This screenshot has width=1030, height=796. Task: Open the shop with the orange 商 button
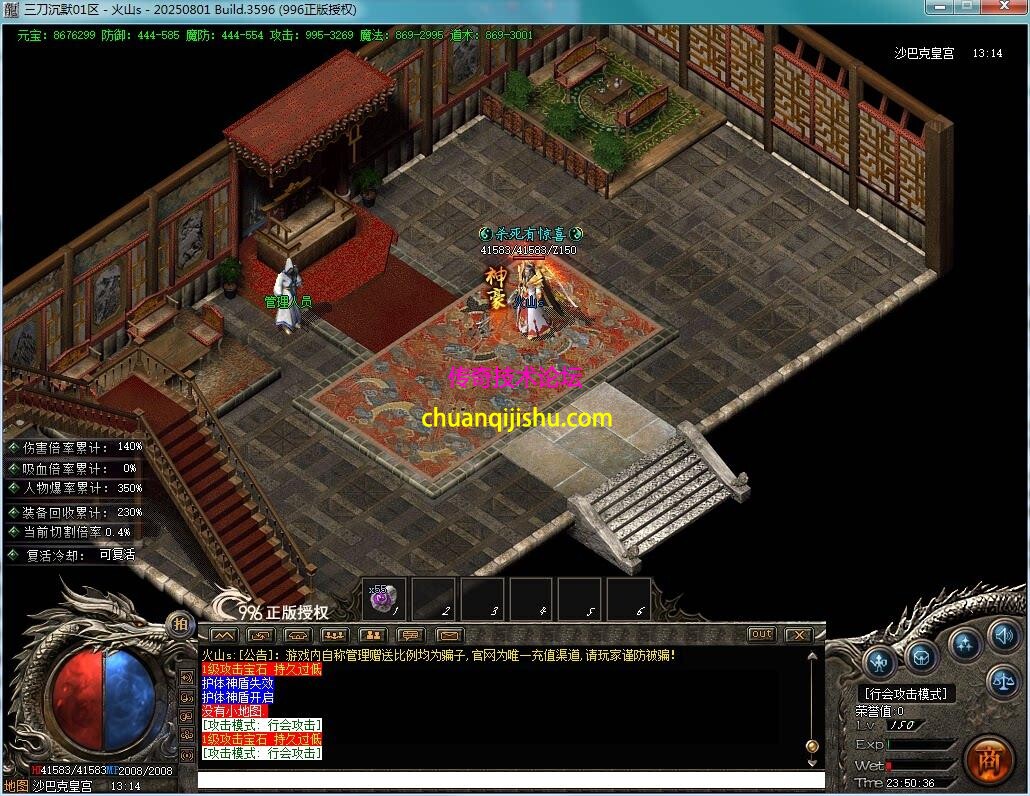click(989, 759)
